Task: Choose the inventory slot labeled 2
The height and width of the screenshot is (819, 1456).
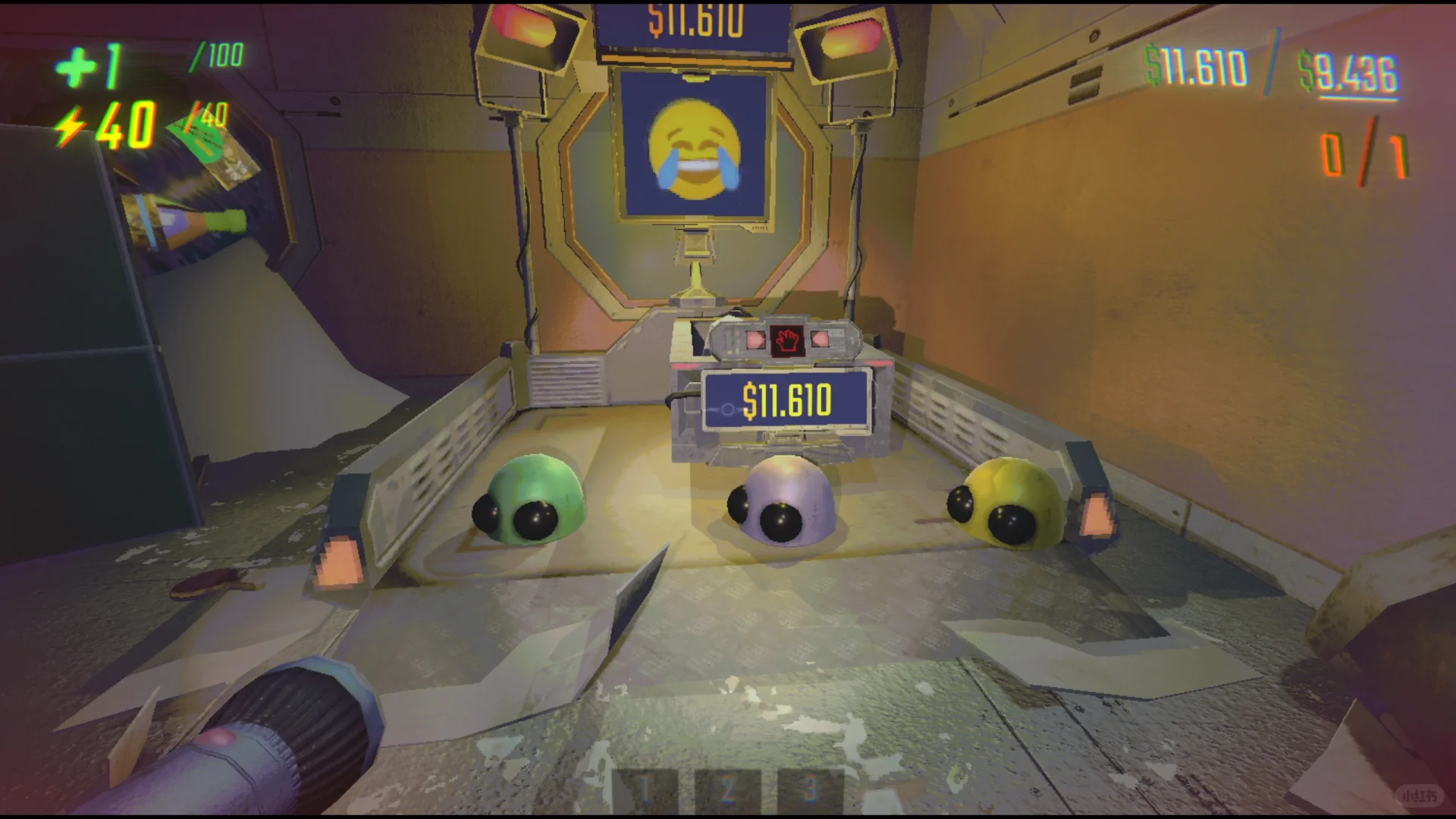Action: (726, 791)
